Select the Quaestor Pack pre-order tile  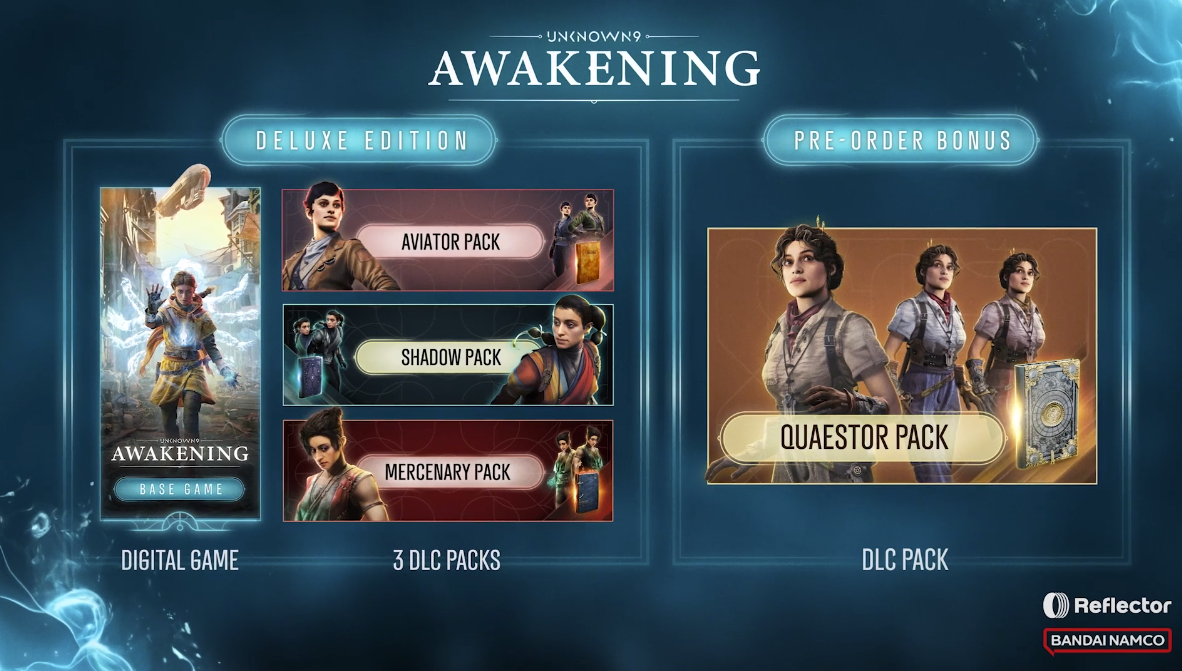(x=901, y=356)
